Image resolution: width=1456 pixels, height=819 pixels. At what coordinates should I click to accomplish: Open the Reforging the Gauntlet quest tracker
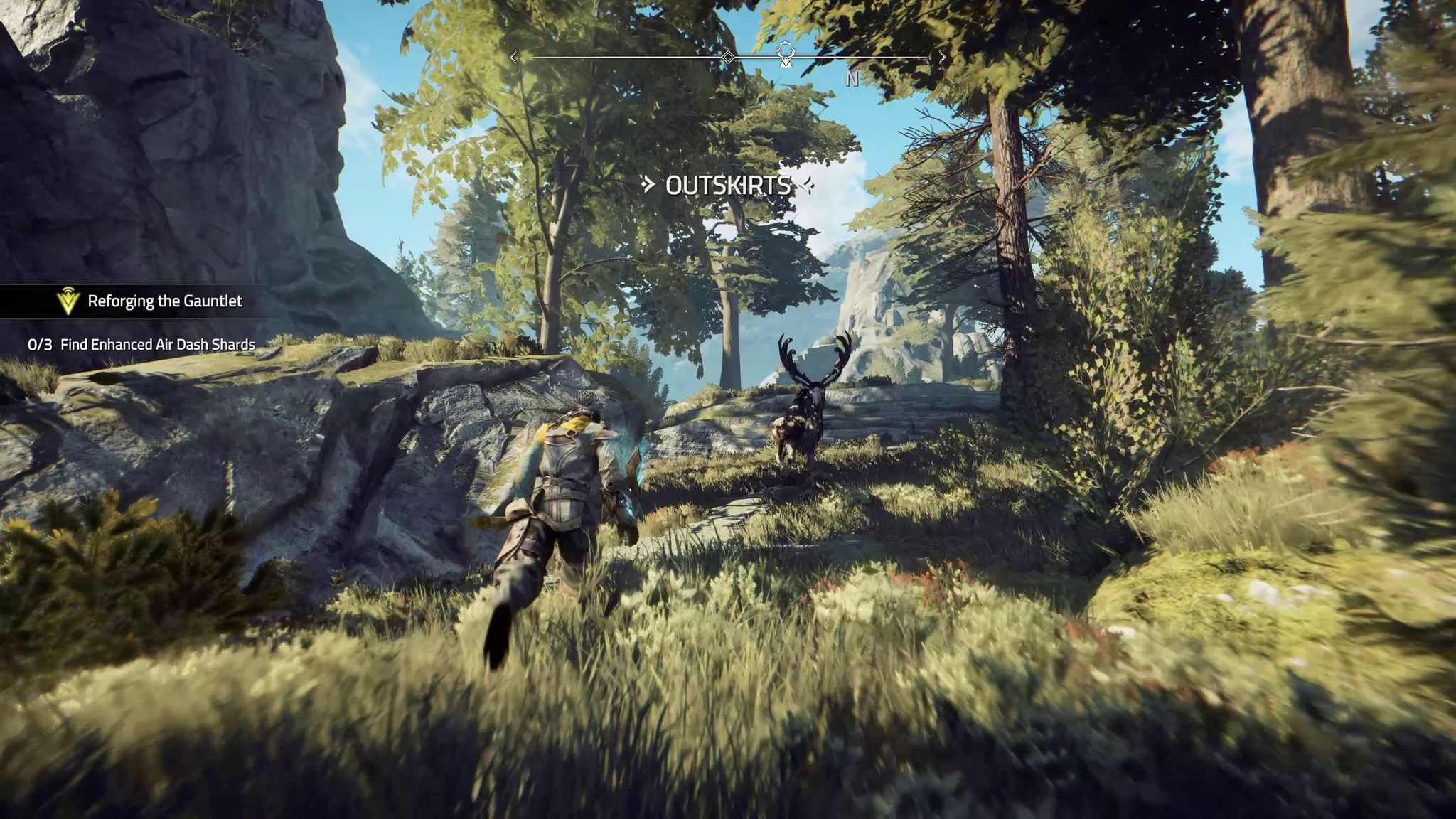[164, 301]
